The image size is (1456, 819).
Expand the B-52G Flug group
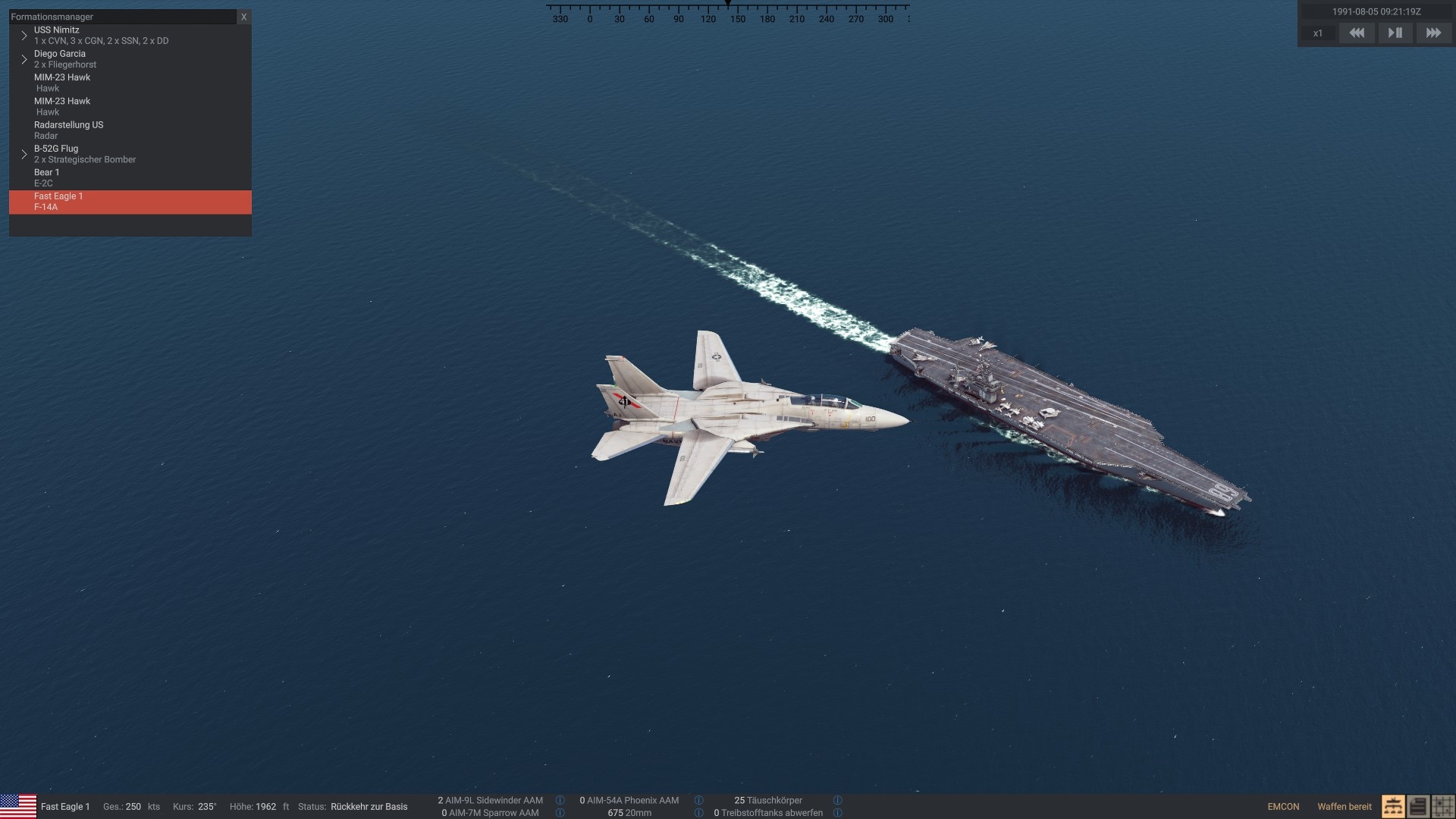(24, 154)
